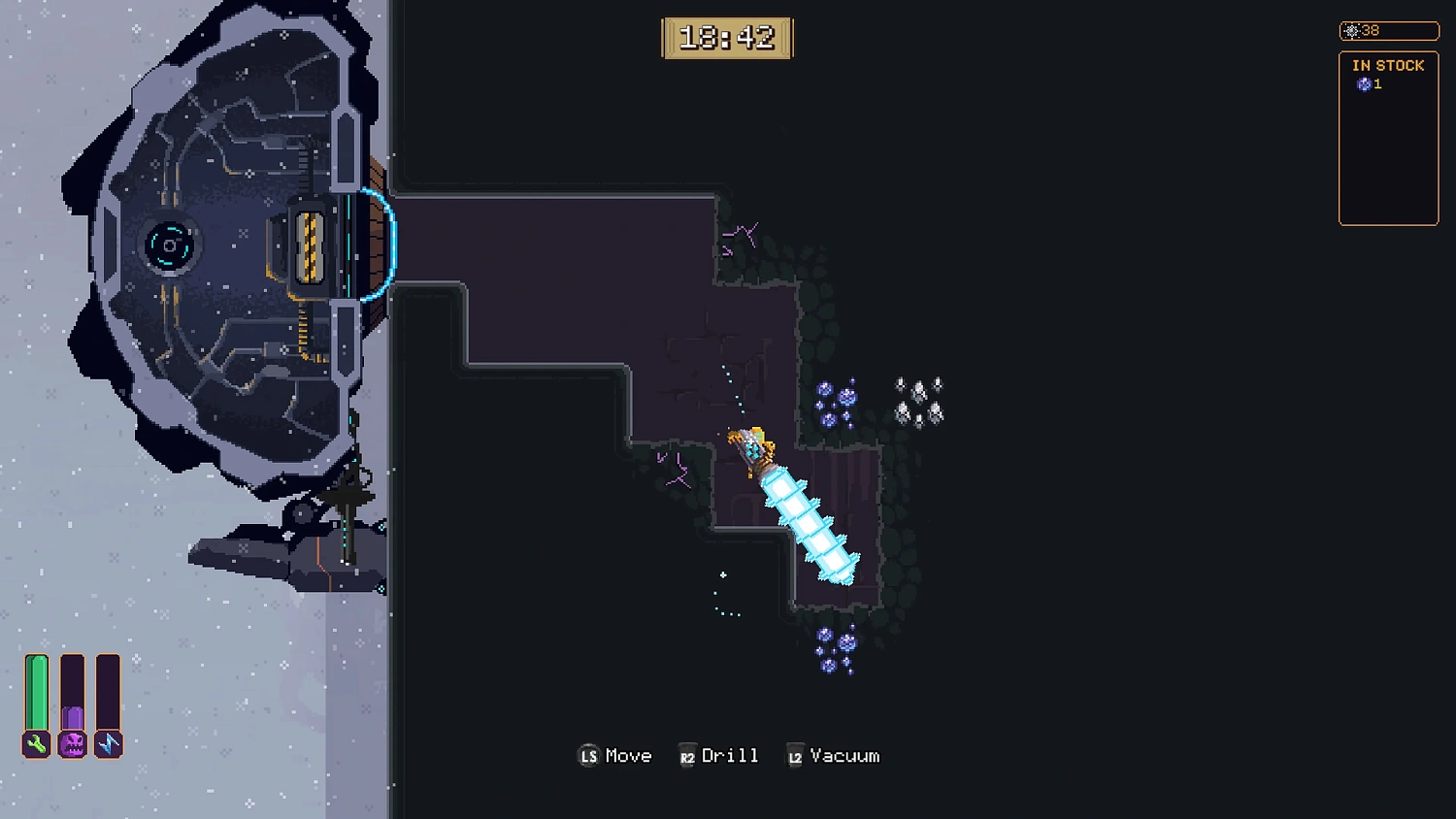This screenshot has width=1456, height=819.
Task: Click the blue gem icon in IN STOCK panel
Action: coord(1365,84)
